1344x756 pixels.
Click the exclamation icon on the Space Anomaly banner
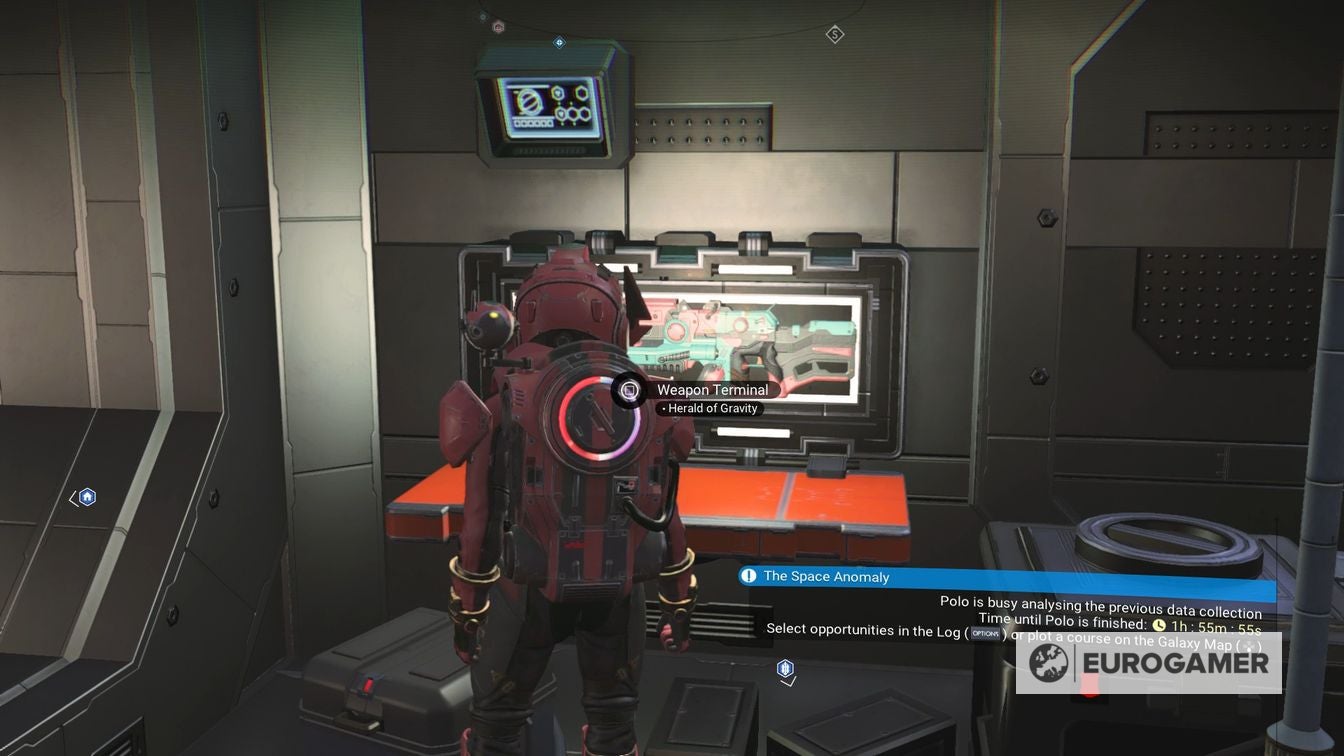[x=749, y=576]
